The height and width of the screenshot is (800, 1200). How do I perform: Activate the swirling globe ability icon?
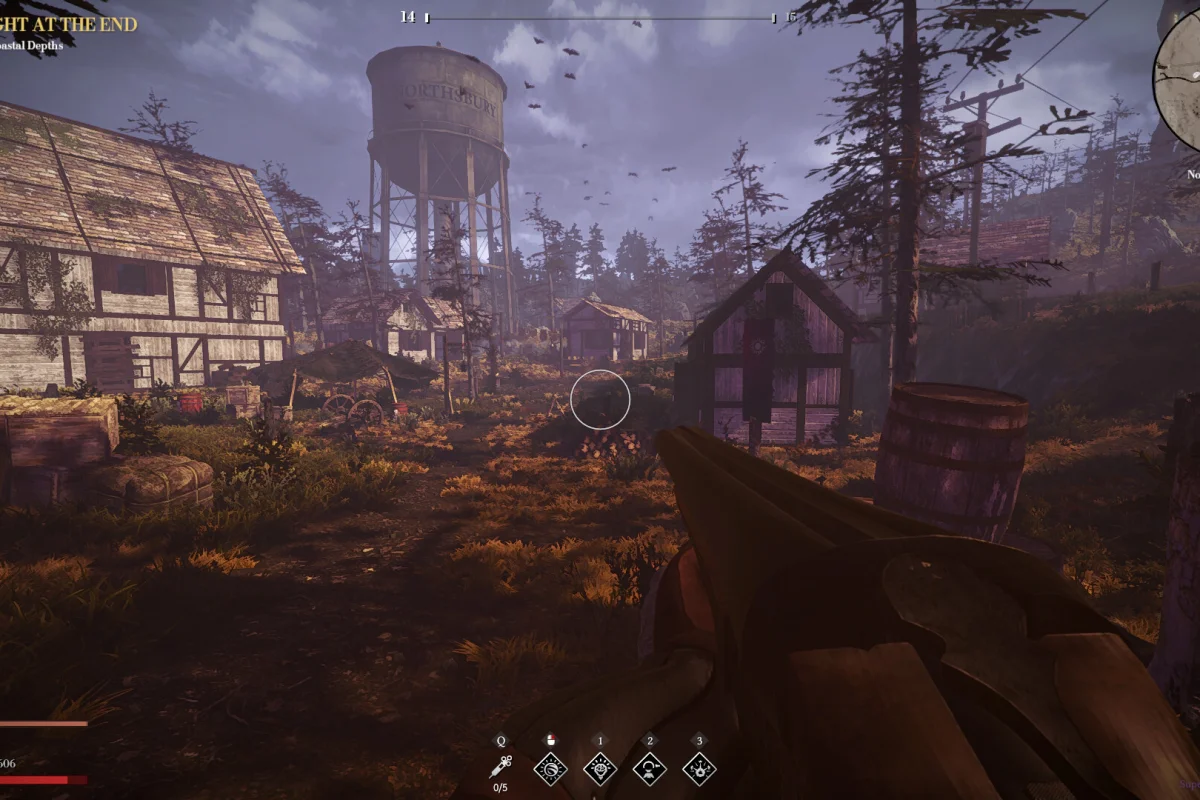click(x=550, y=768)
